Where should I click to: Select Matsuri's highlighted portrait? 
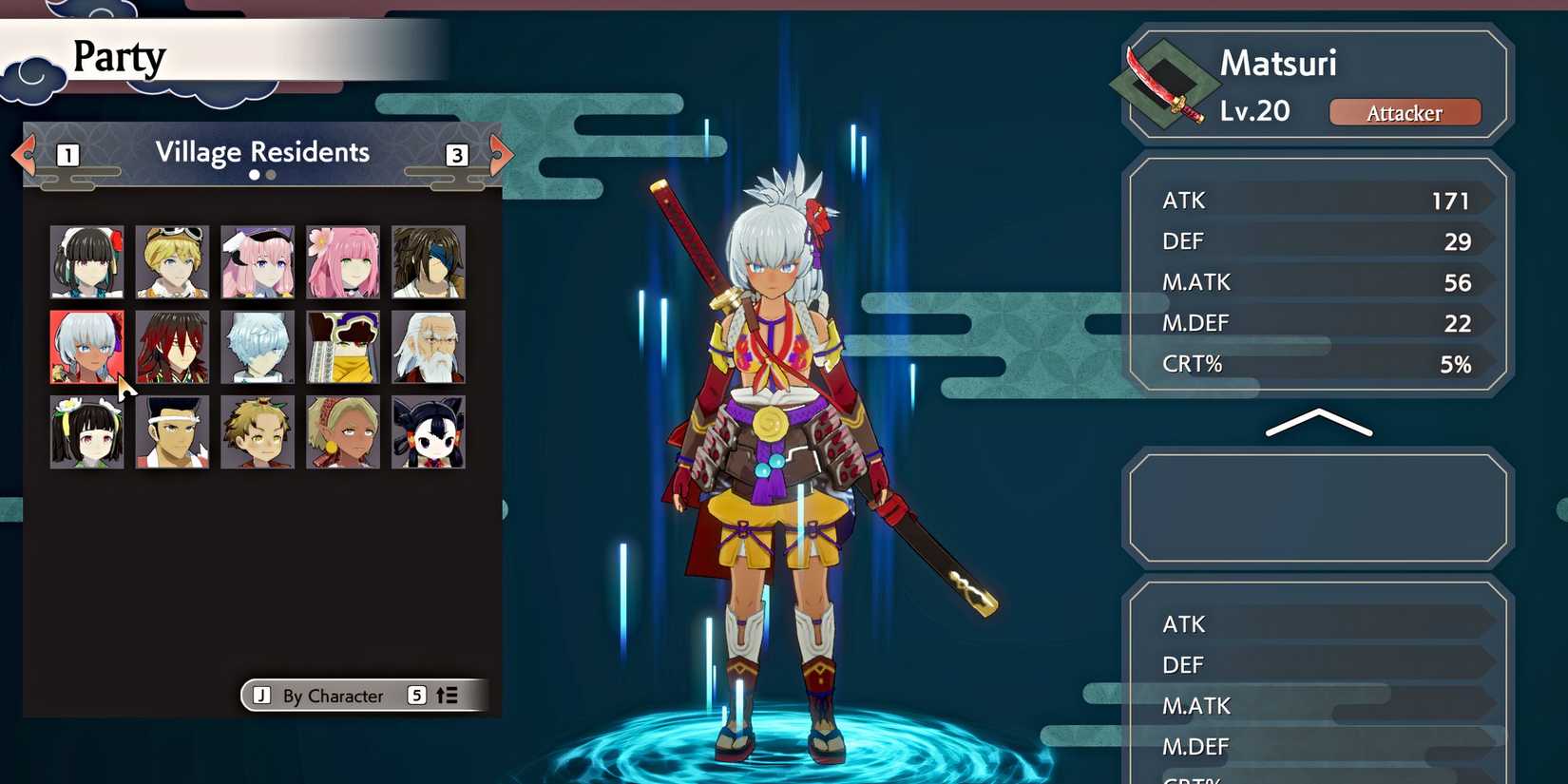coord(86,346)
